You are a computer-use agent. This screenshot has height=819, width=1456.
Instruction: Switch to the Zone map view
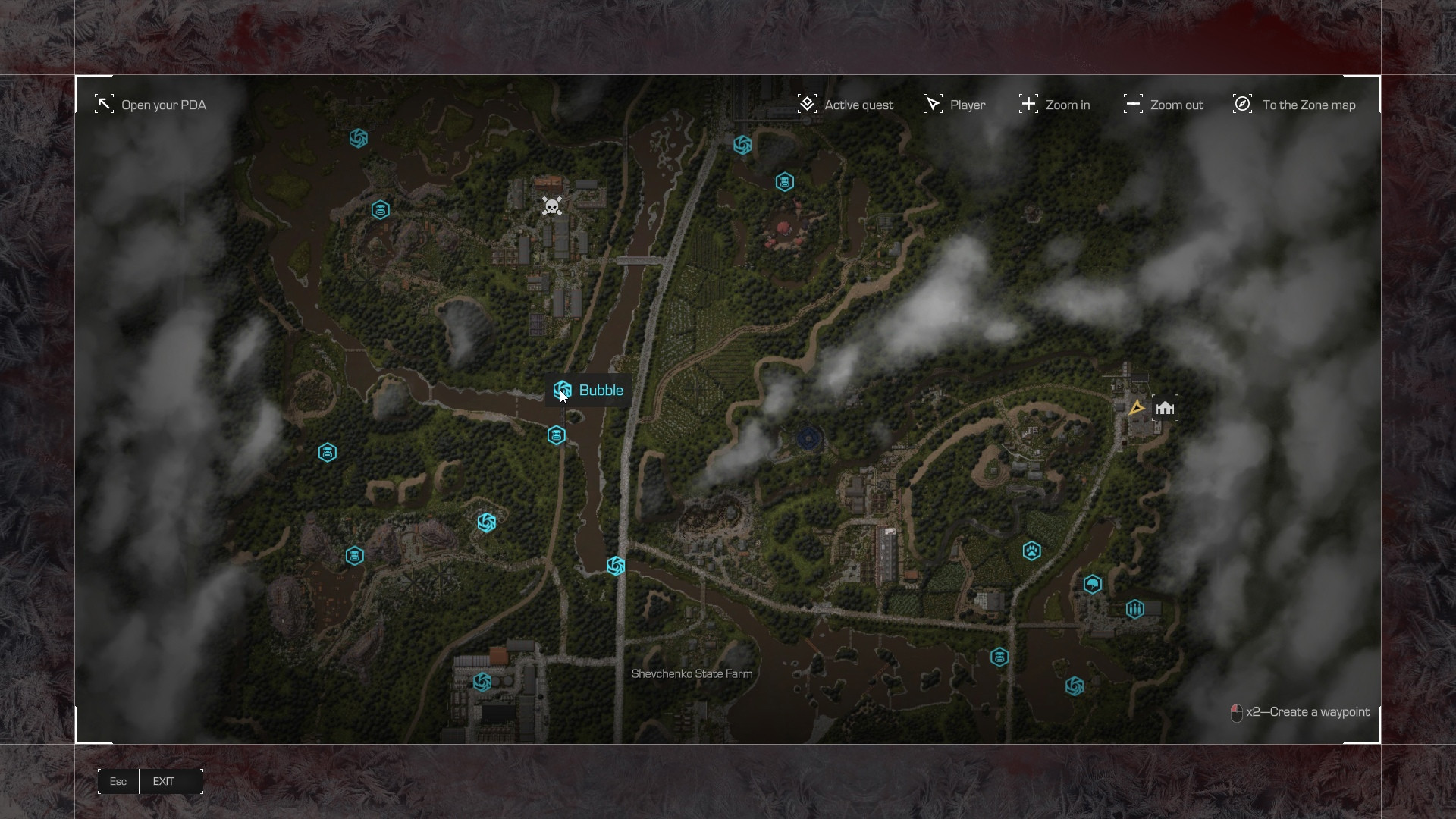pos(1294,105)
